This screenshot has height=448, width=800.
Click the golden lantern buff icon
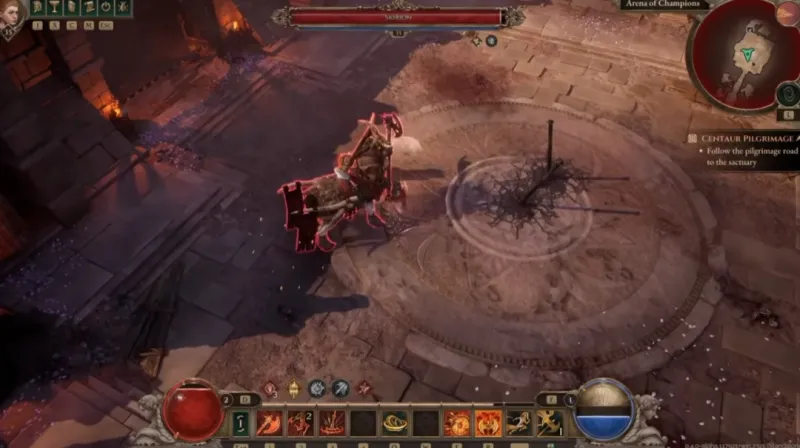click(294, 389)
